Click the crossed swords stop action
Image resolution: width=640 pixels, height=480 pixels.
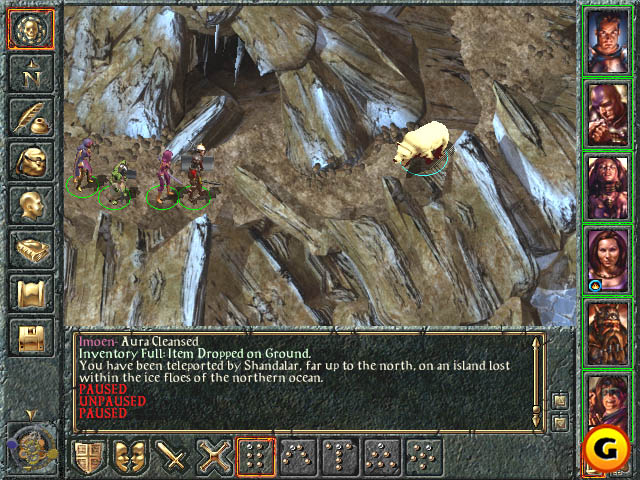pyautogui.click(x=215, y=457)
